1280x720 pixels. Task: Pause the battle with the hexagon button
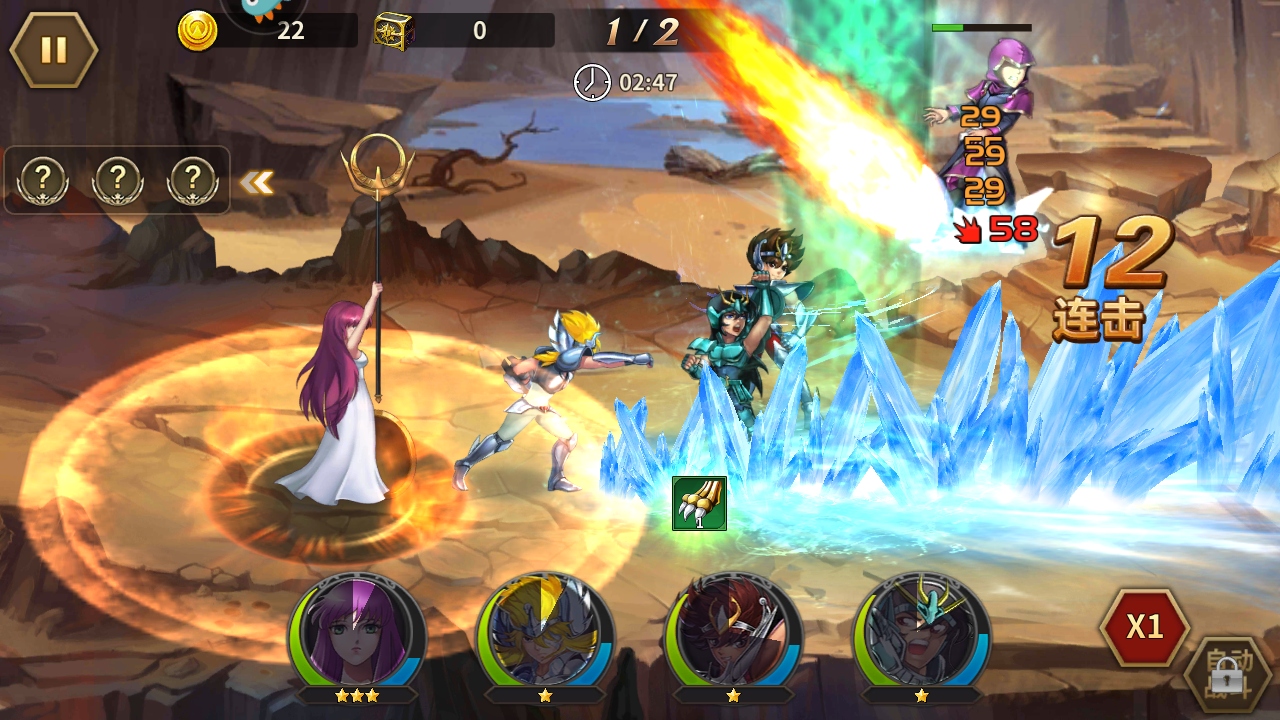[x=54, y=49]
